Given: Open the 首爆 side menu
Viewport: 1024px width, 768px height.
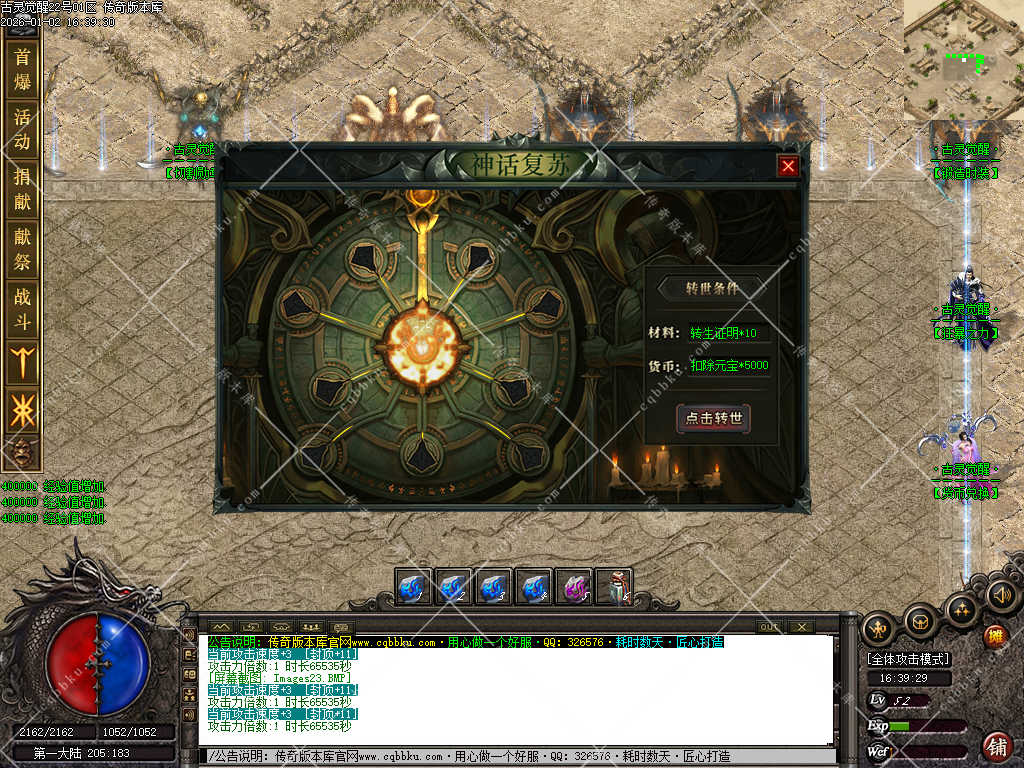Looking at the screenshot, I should coord(22,70).
